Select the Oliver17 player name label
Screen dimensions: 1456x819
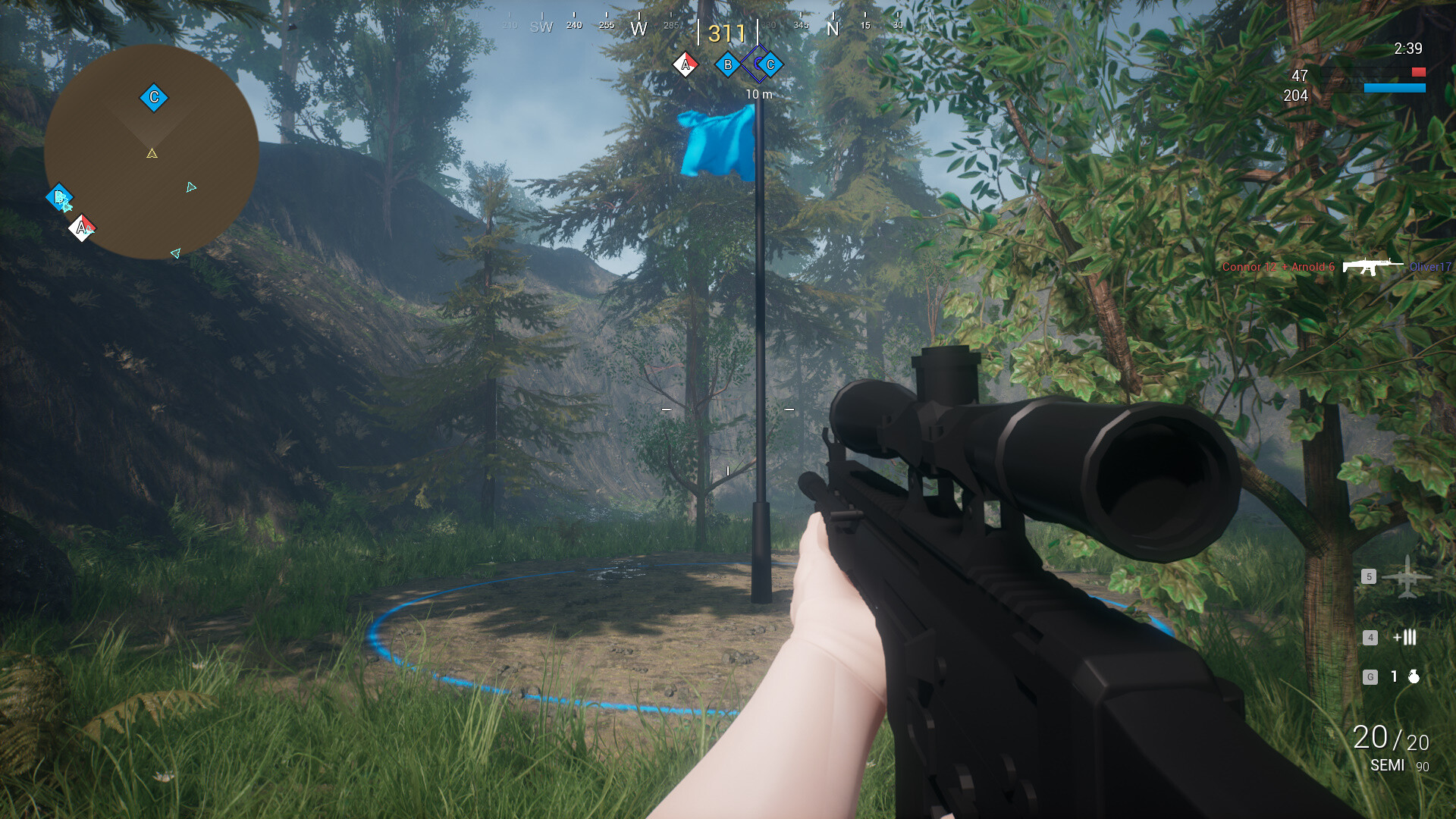click(x=1432, y=268)
